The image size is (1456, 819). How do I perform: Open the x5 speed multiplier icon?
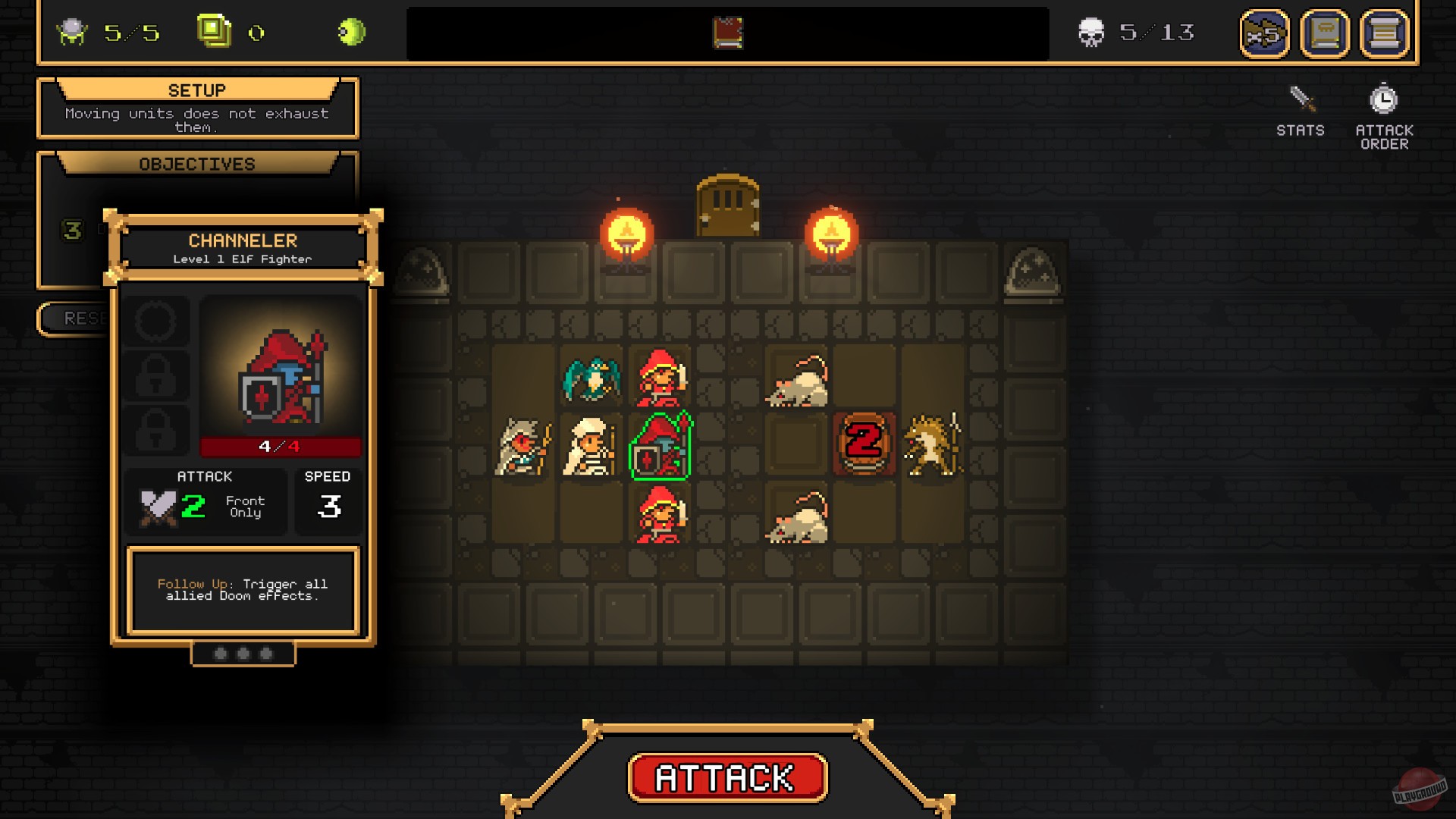pos(1266,33)
